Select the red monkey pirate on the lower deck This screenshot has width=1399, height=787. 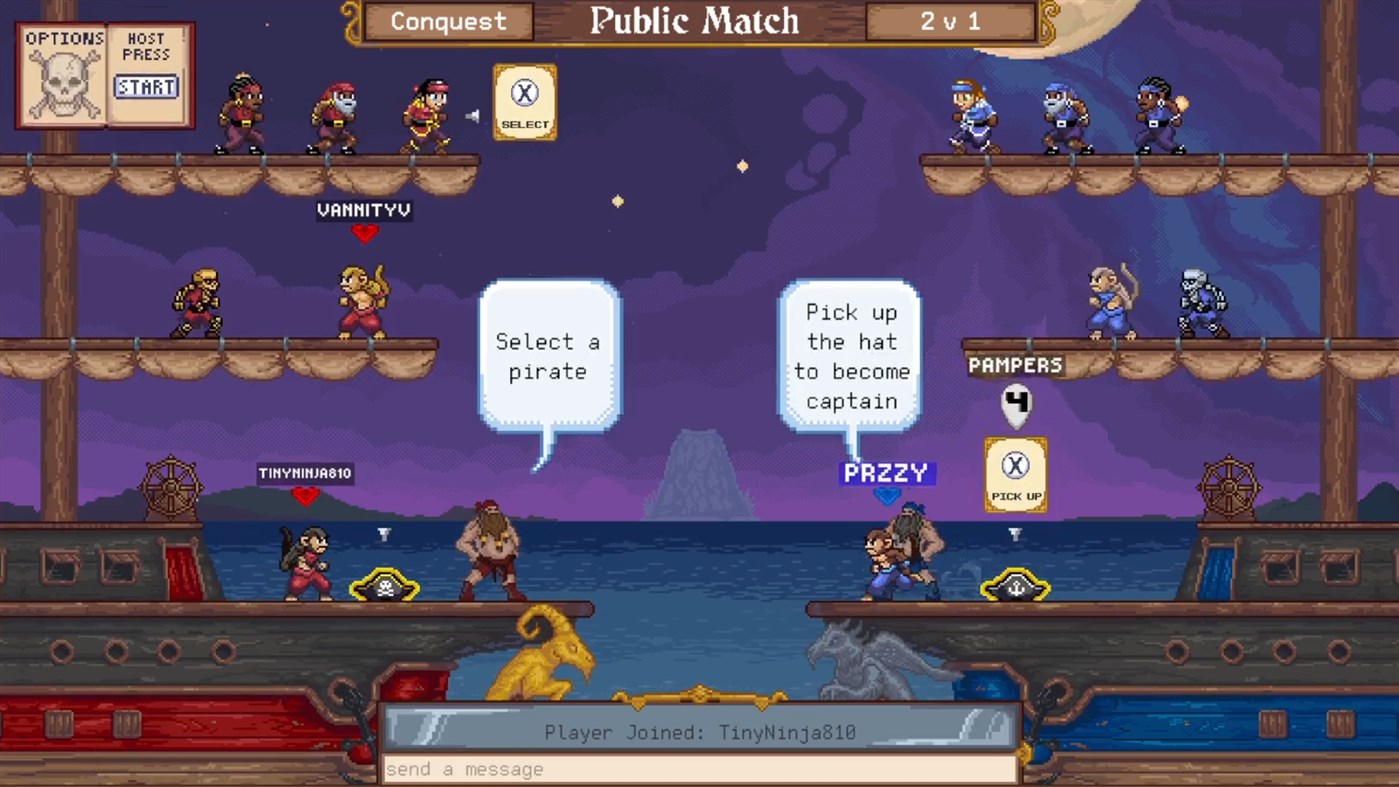(305, 560)
